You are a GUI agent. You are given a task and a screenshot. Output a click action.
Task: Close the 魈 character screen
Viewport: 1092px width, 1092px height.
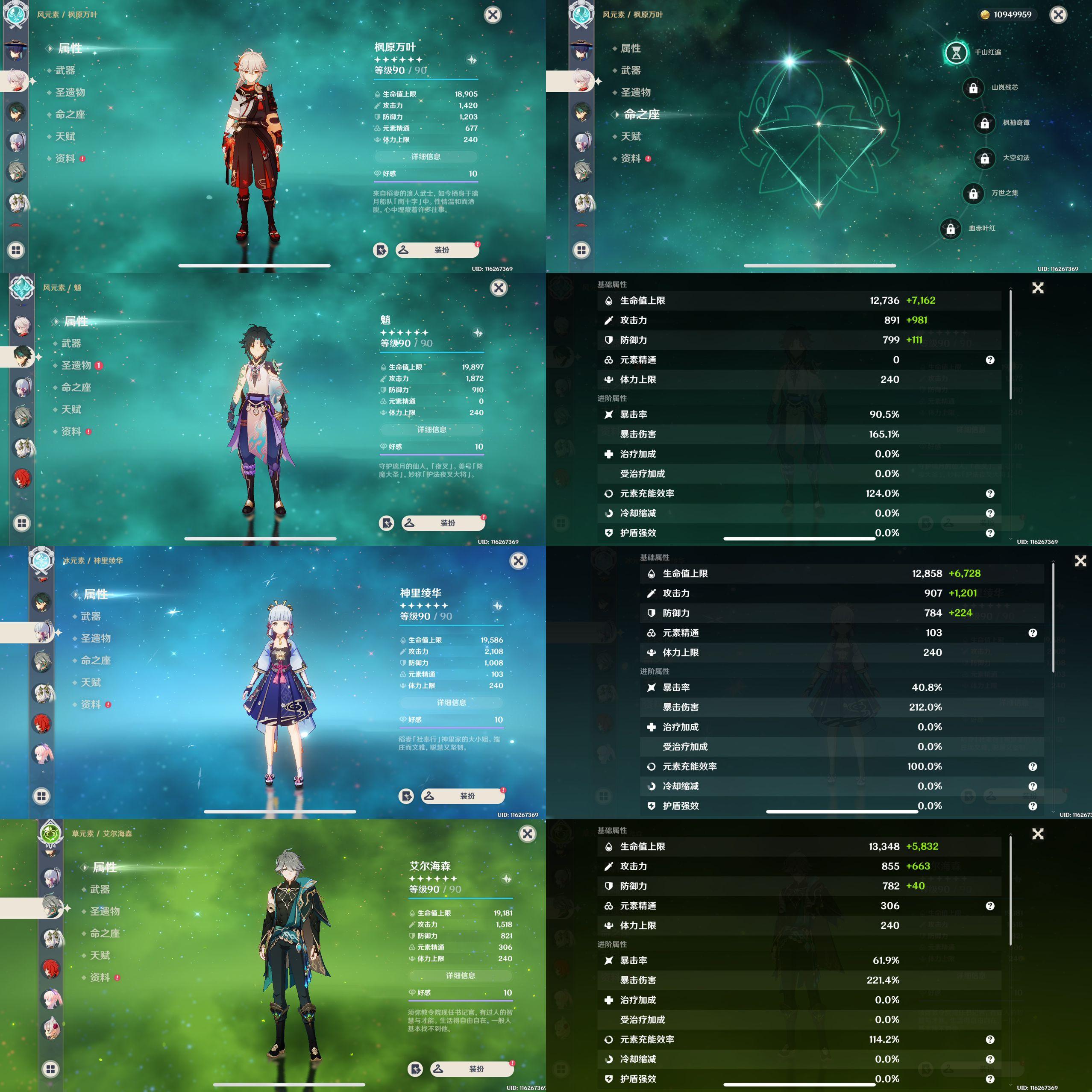pyautogui.click(x=499, y=288)
